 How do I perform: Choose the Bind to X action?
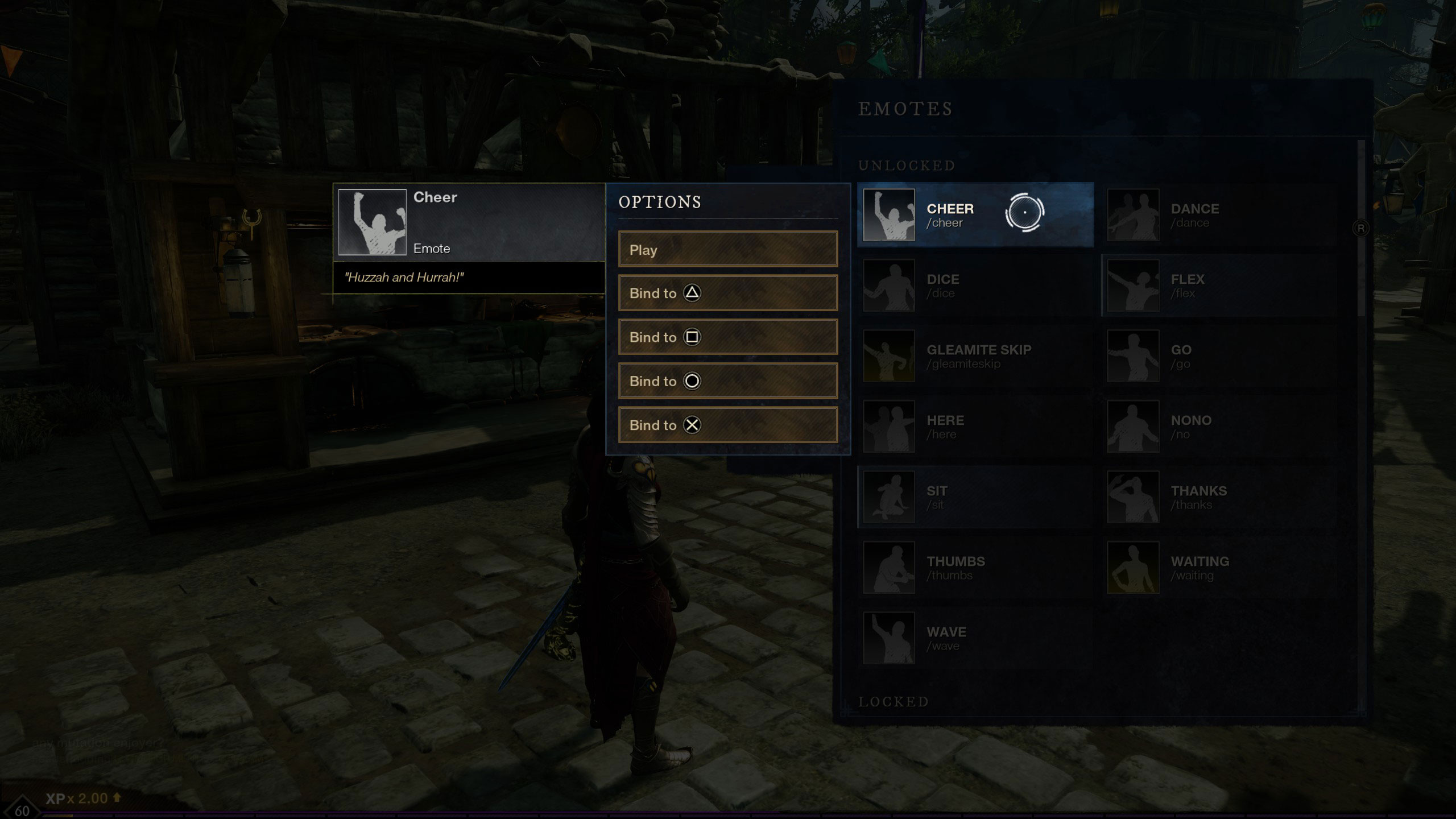click(x=728, y=425)
